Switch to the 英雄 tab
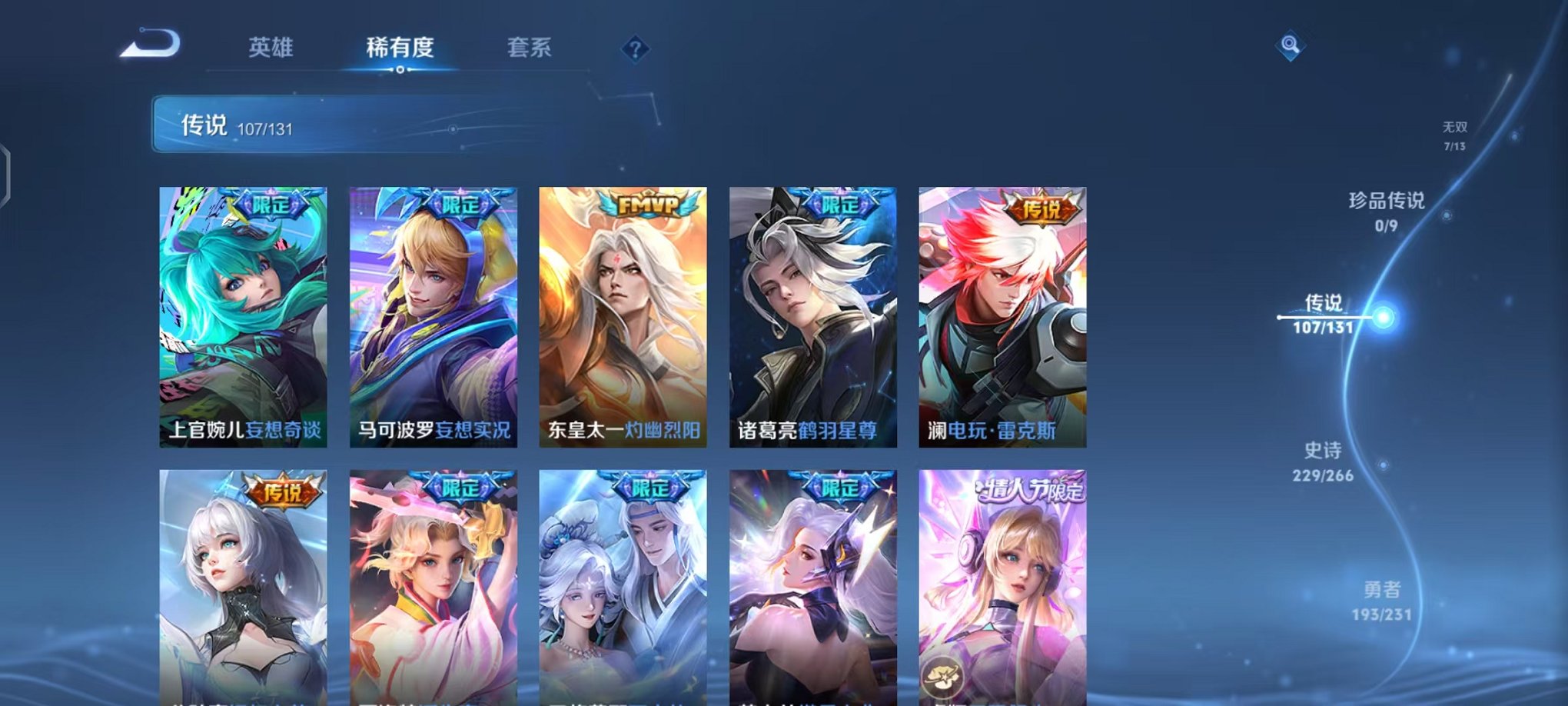The width and height of the screenshot is (1568, 706). point(273,46)
